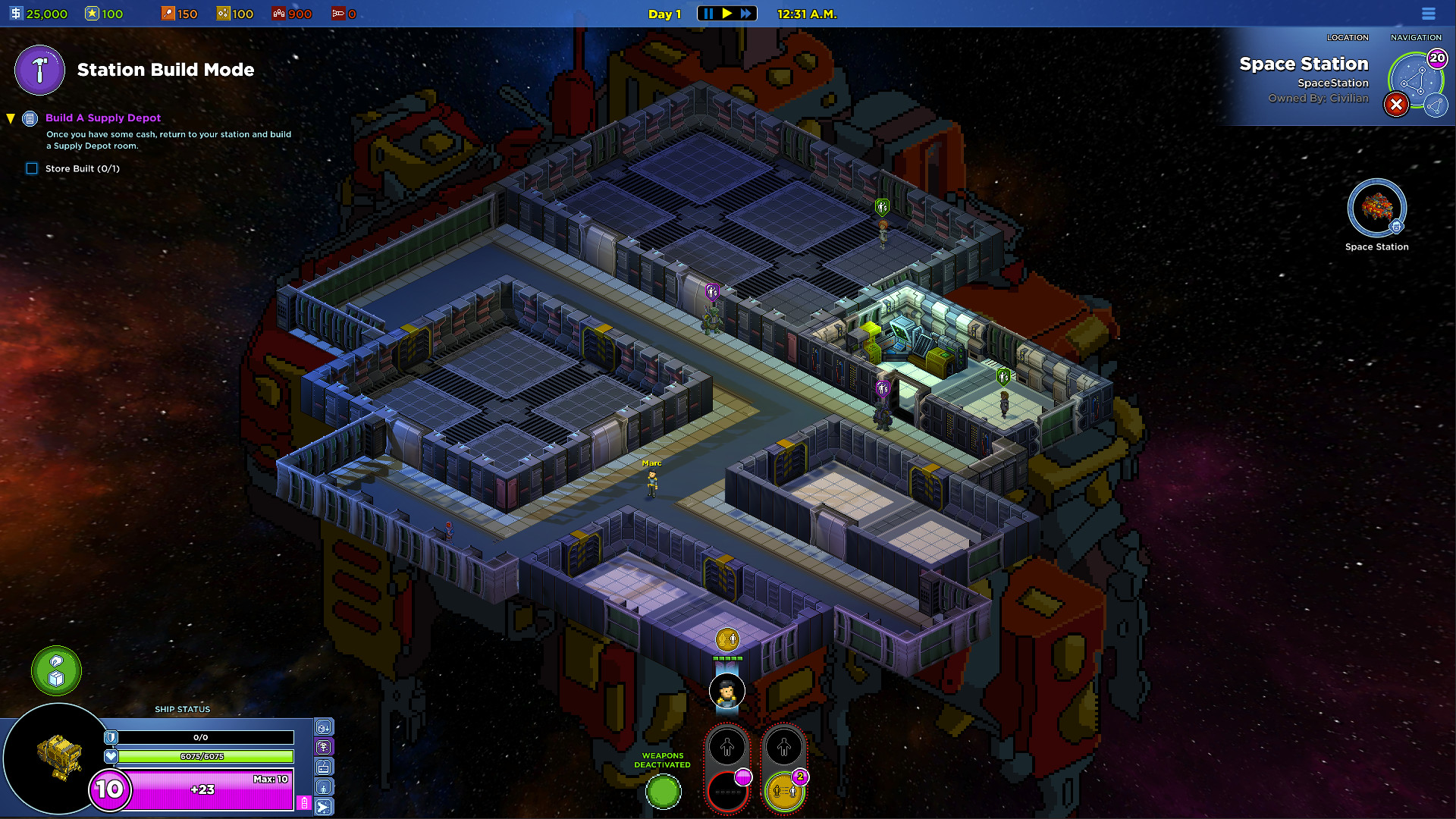Activate the yellow crew transfer ability
Viewport: 1456px width, 819px height.
coord(784,792)
